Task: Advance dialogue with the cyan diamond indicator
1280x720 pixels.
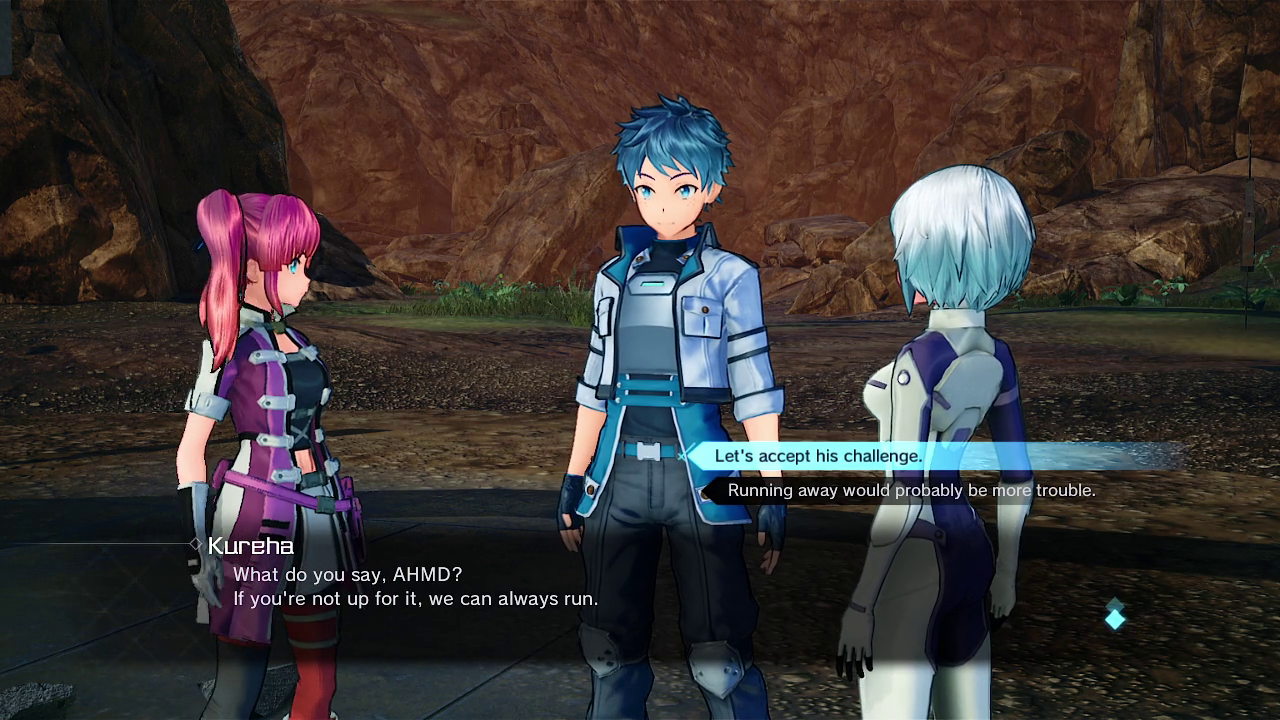Action: pyautogui.click(x=1115, y=616)
